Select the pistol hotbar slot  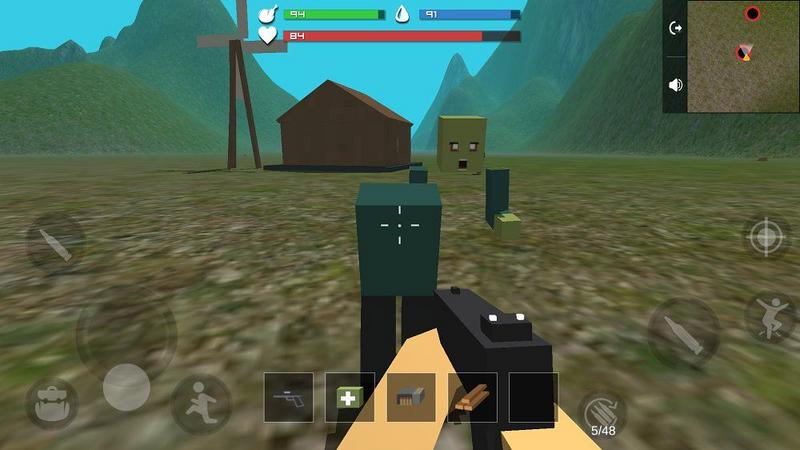click(289, 397)
